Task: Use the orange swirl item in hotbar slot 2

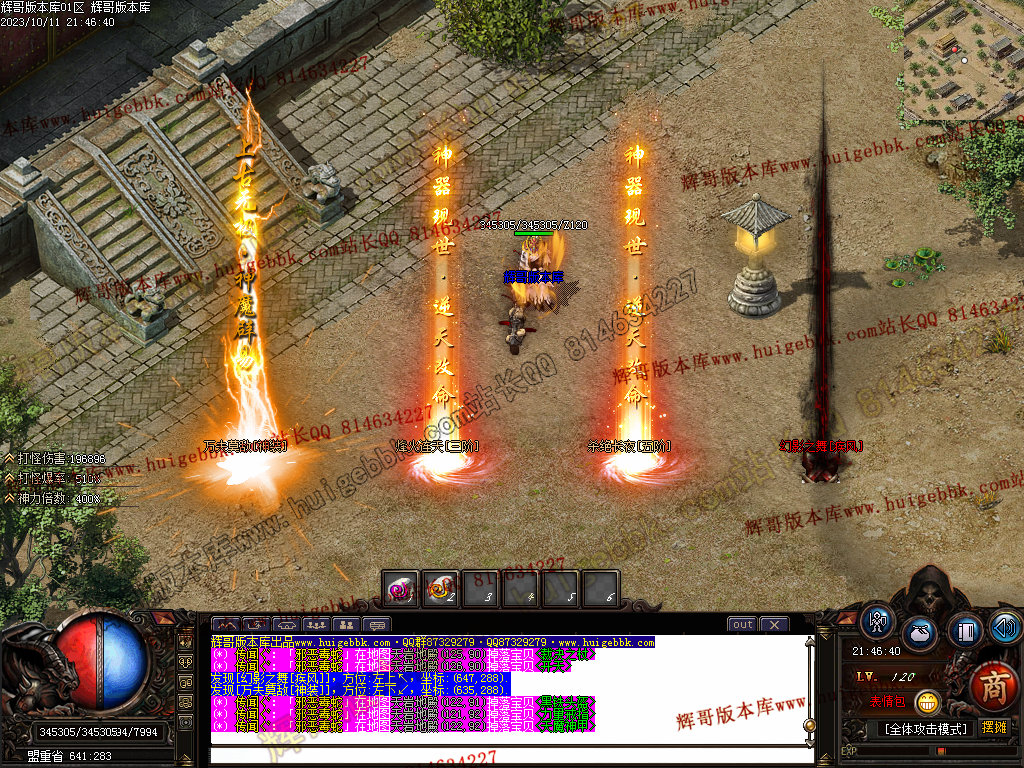Action: [440, 589]
